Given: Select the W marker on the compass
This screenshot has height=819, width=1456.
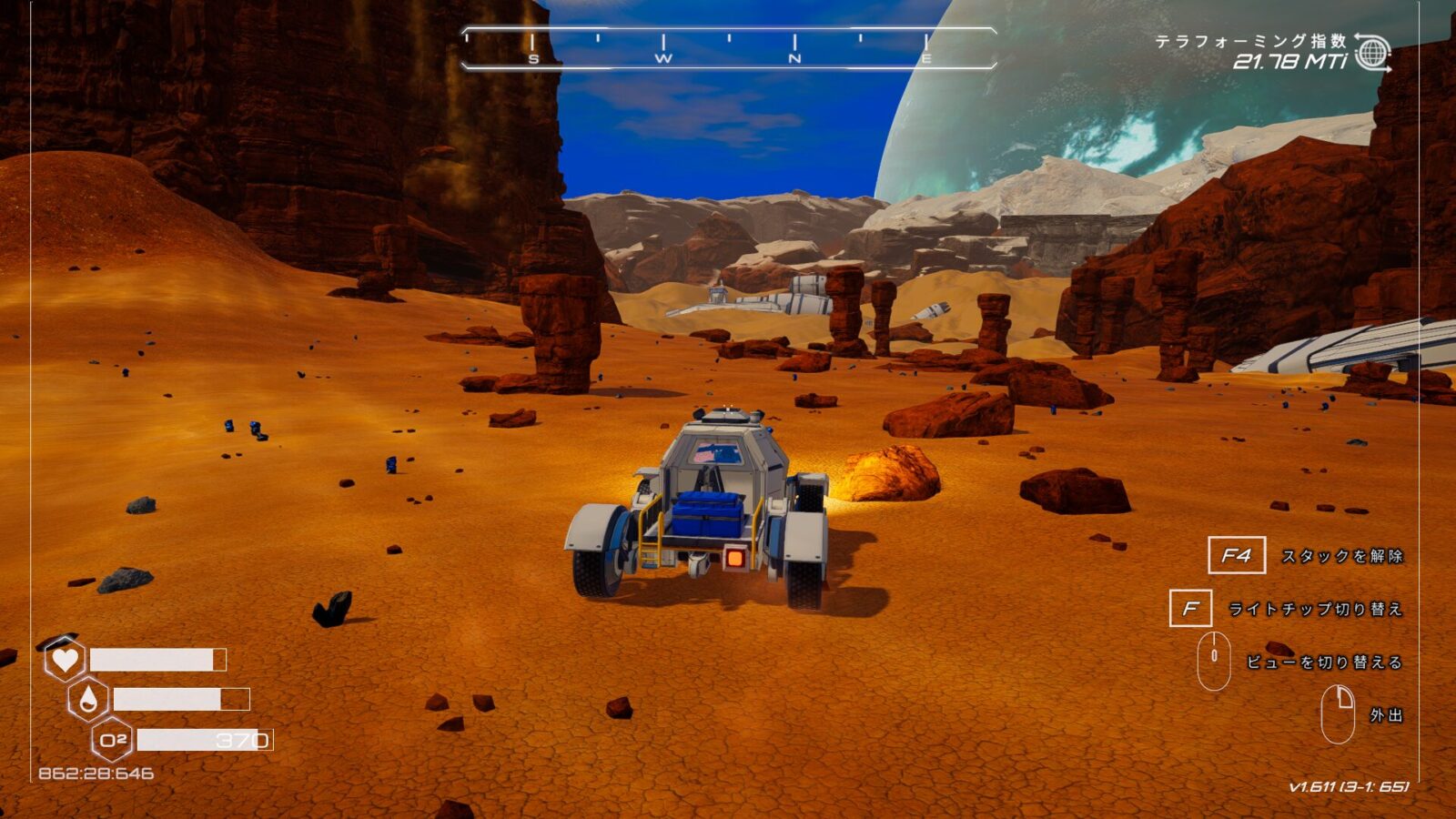Looking at the screenshot, I should pyautogui.click(x=664, y=59).
